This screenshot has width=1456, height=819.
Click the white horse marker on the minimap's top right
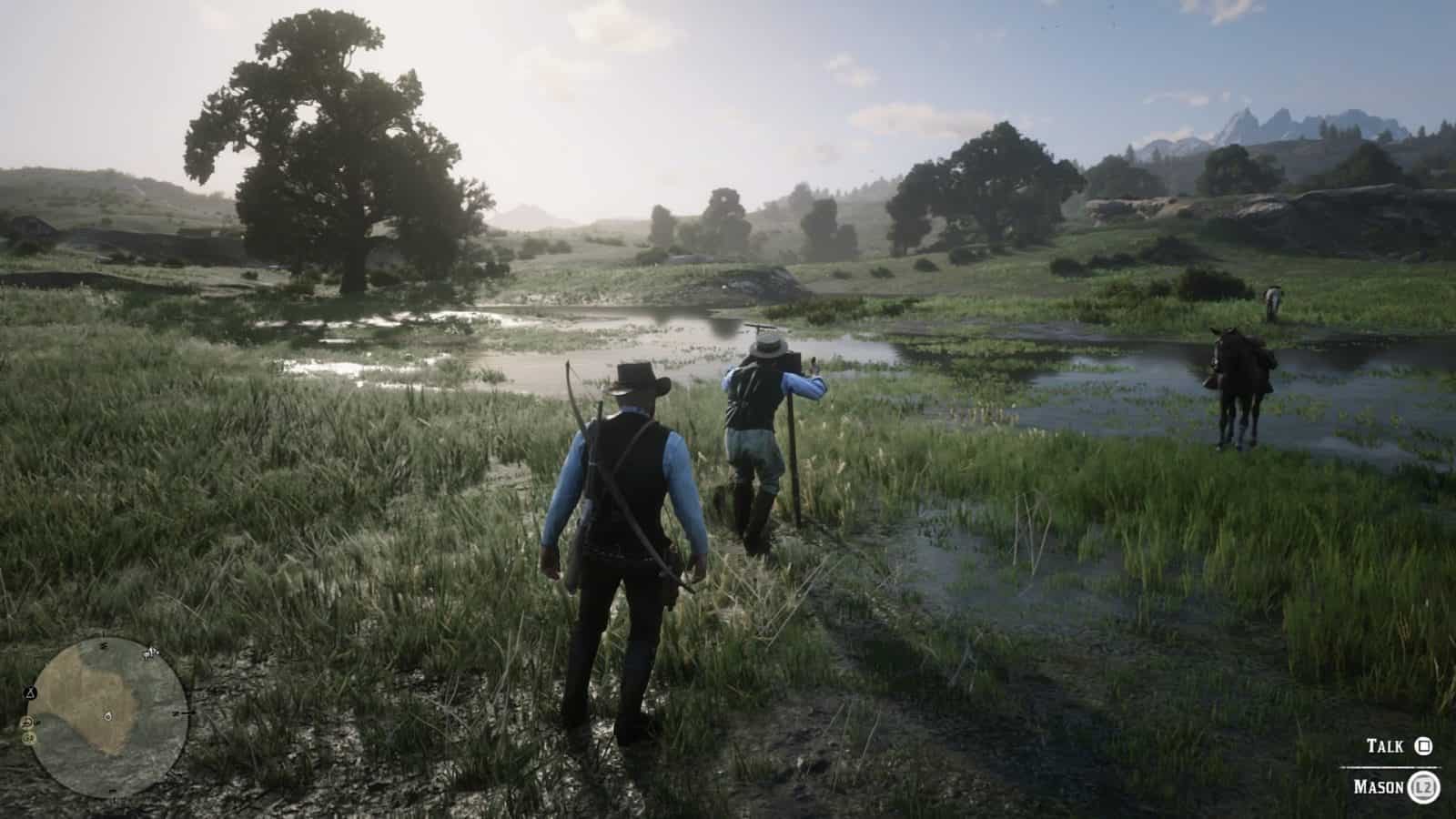tap(150, 653)
